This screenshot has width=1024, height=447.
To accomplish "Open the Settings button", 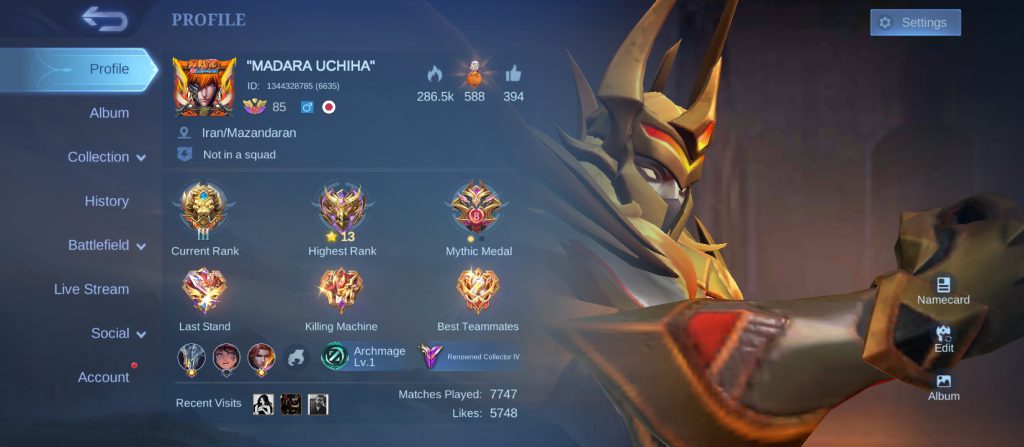I will click(x=914, y=23).
